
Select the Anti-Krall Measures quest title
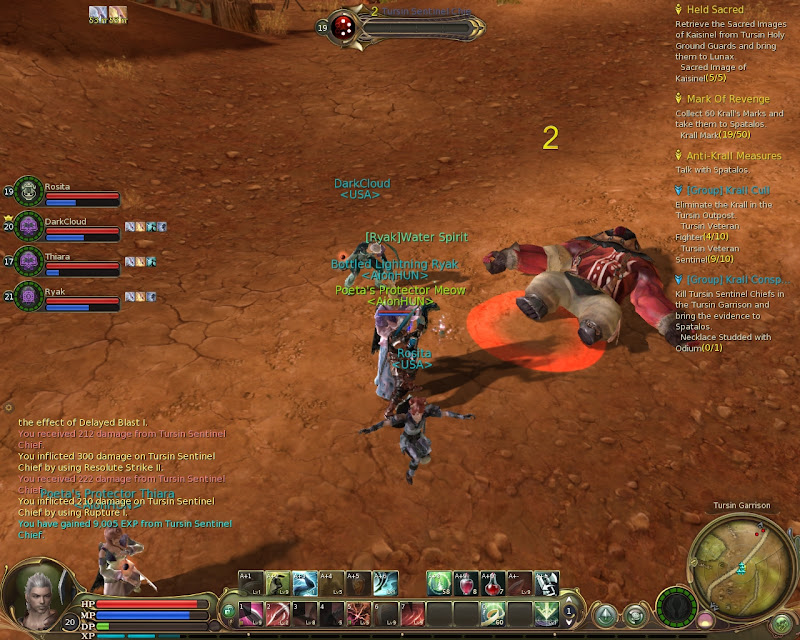tap(733, 156)
